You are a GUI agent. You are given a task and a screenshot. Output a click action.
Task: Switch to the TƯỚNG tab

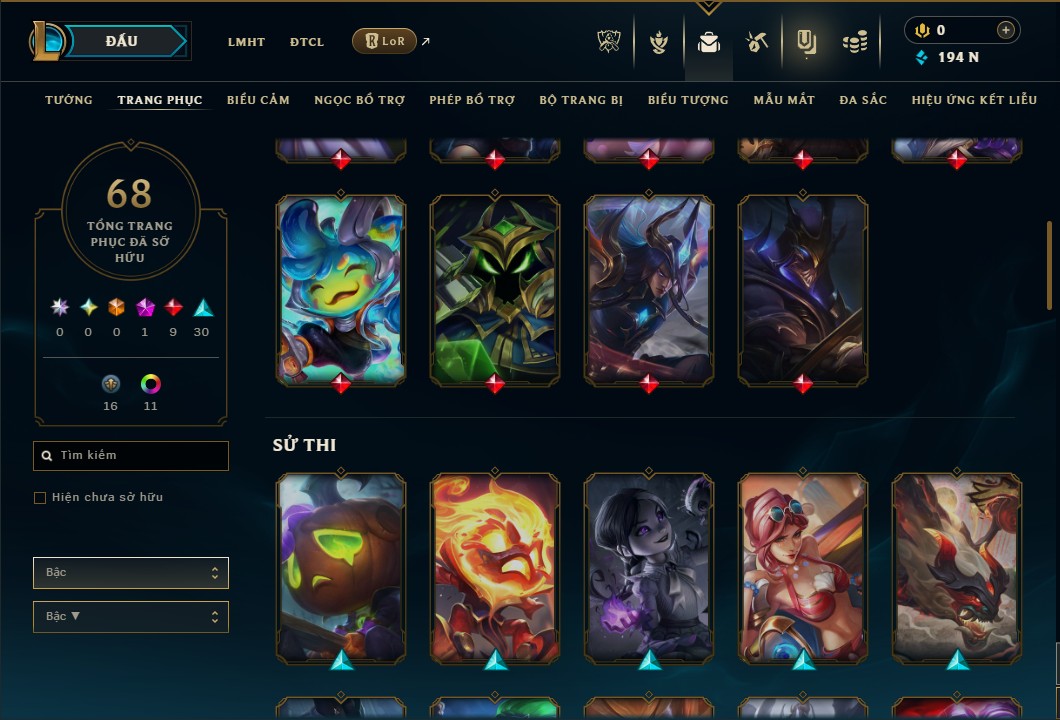69,100
